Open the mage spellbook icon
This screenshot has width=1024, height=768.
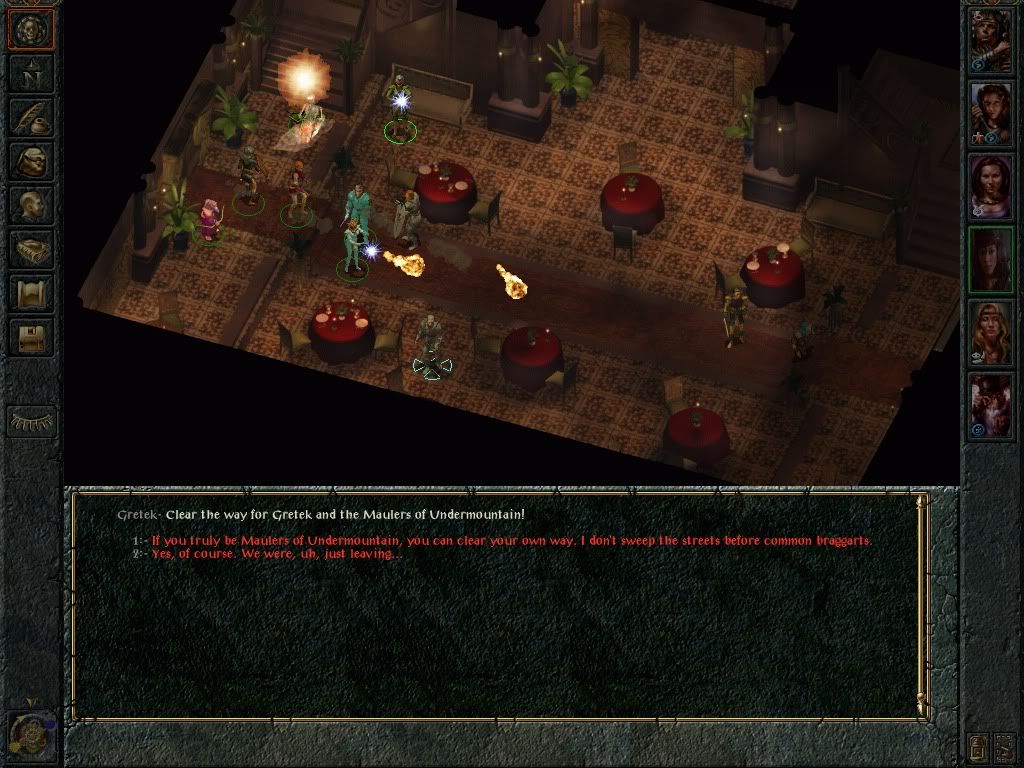tap(31, 249)
